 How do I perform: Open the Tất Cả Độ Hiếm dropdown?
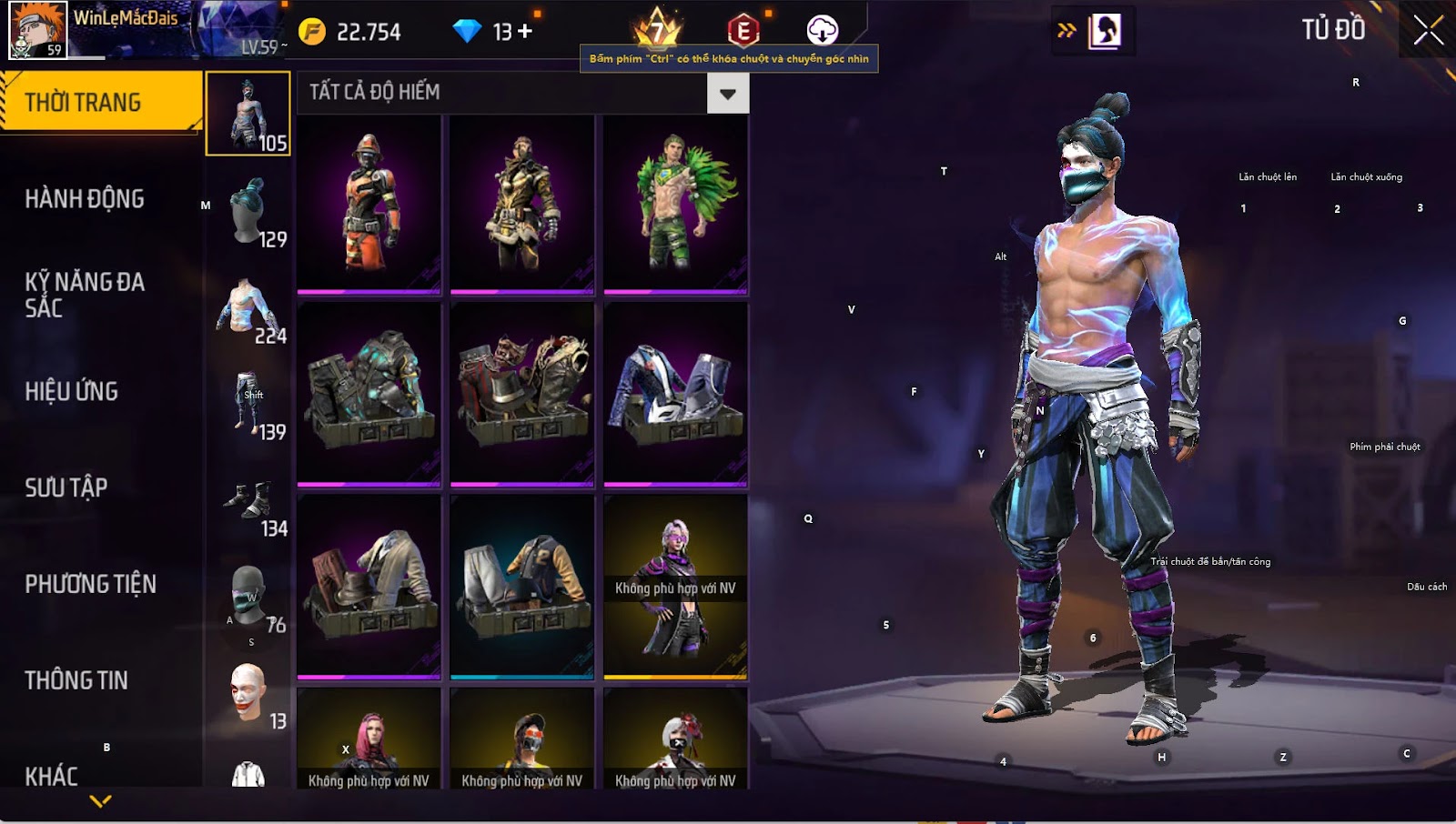[727, 94]
